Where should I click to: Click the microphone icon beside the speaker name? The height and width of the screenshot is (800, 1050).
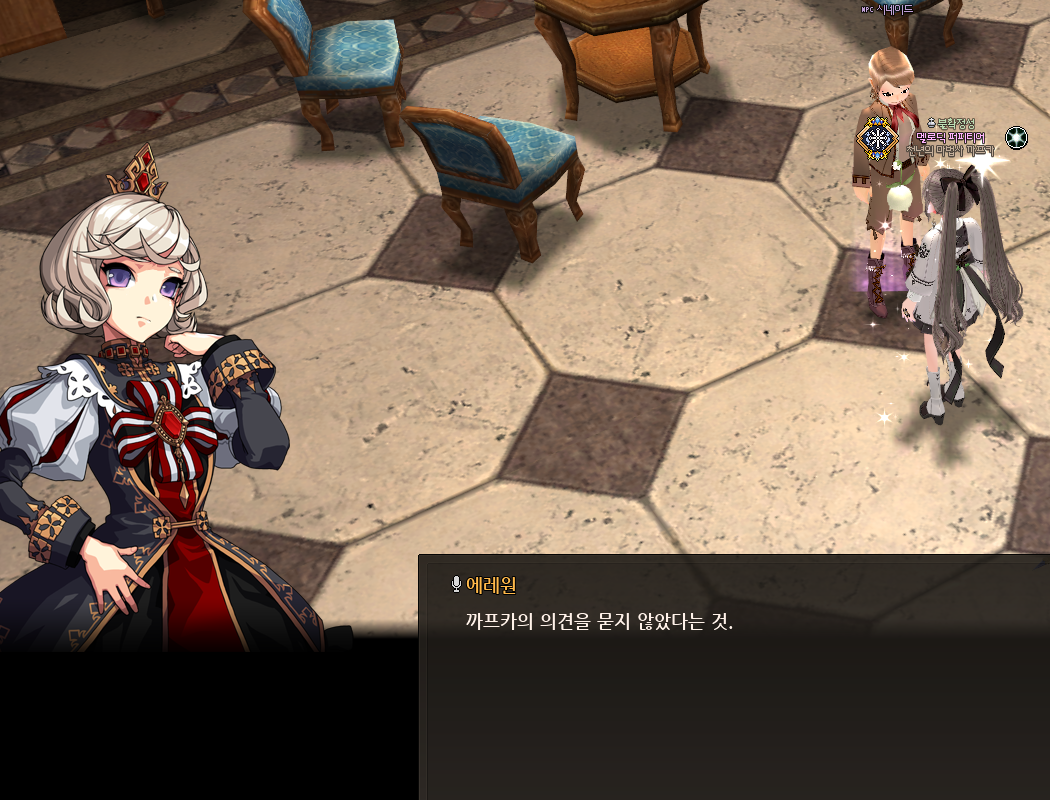coord(456,585)
